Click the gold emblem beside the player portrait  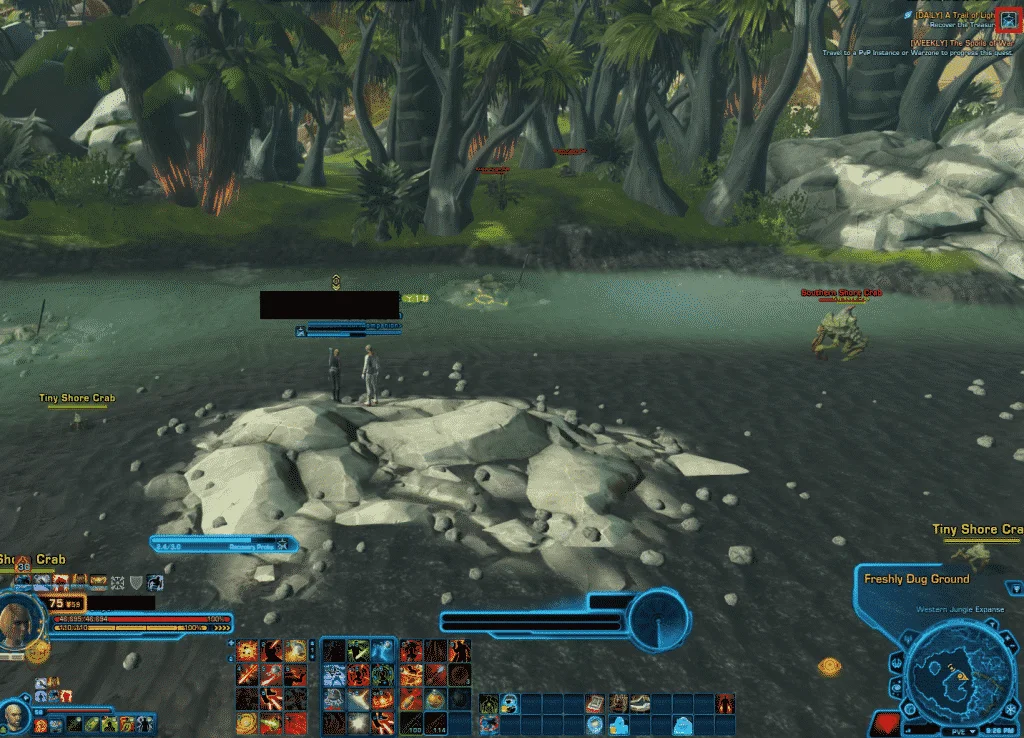point(37,653)
